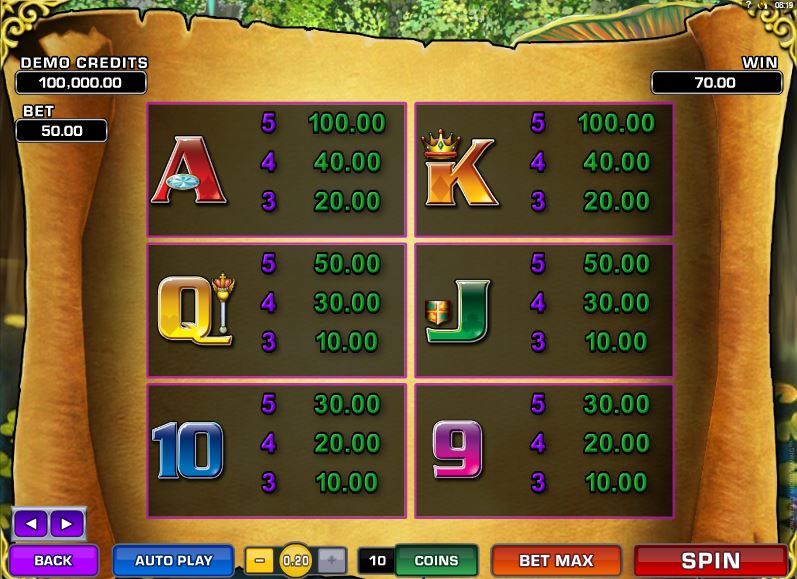Show the previous paytable page

click(32, 523)
